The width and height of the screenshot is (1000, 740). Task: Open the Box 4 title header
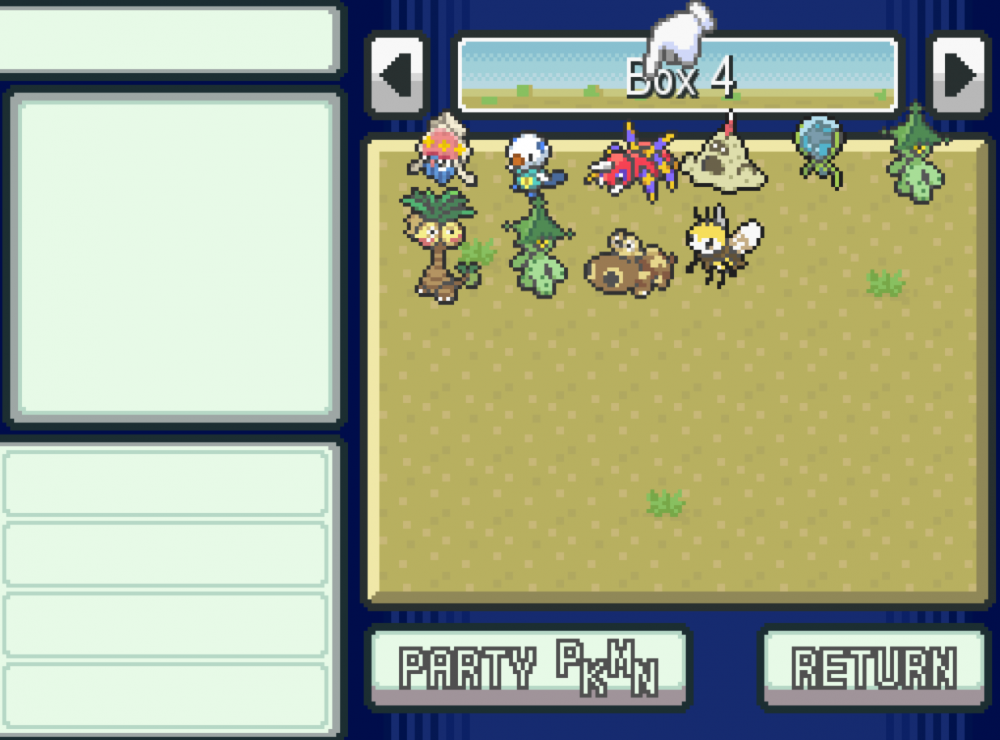pos(678,76)
